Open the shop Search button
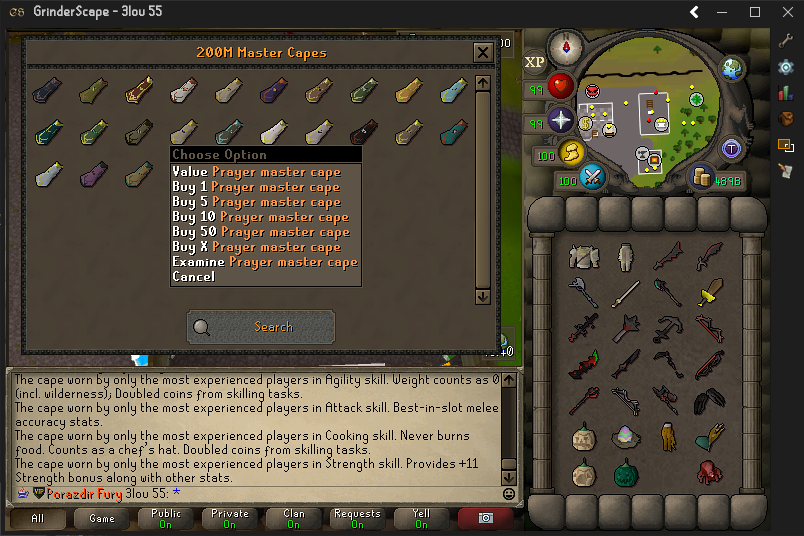 point(261,327)
